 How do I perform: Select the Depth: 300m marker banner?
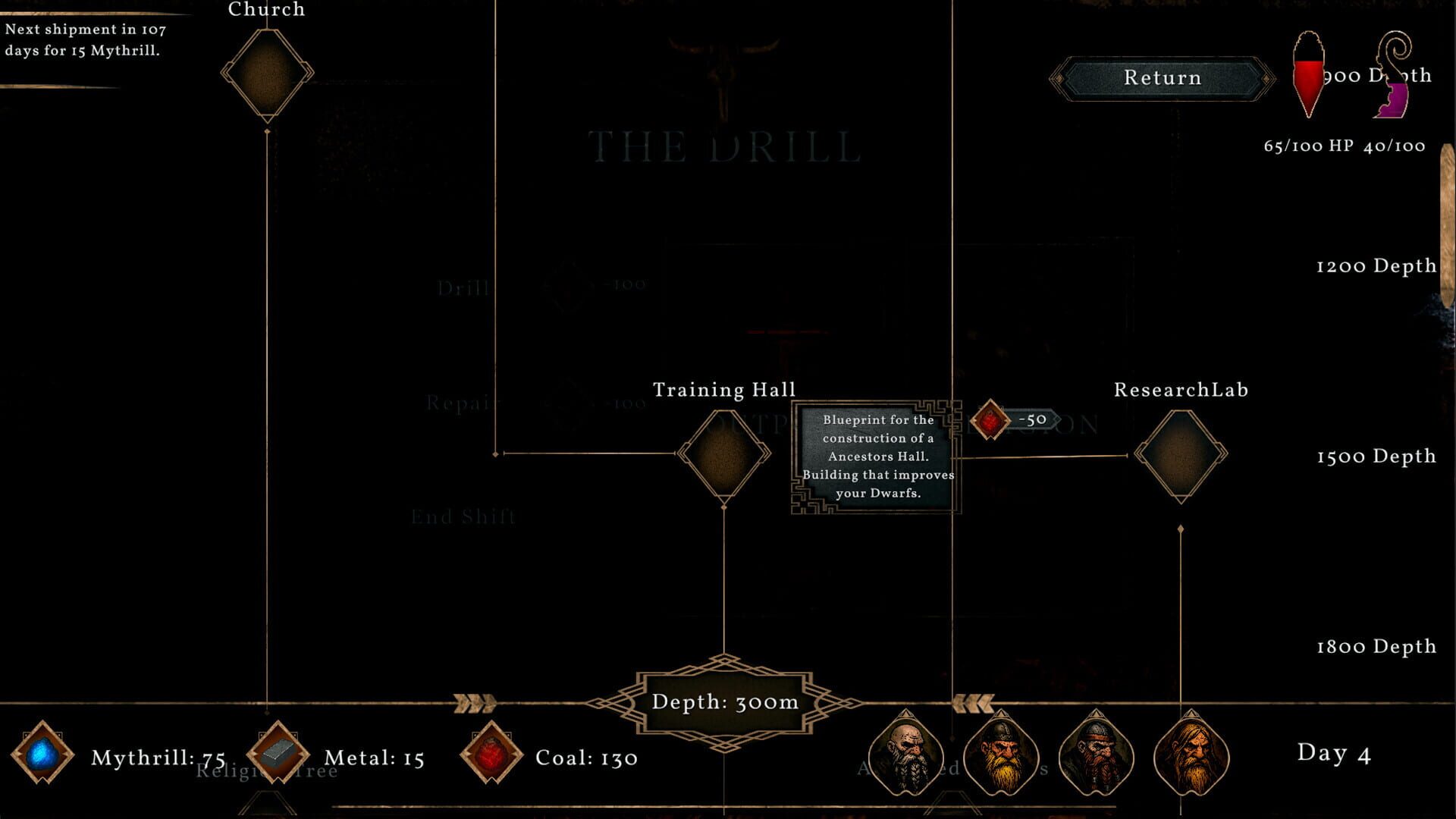(724, 702)
